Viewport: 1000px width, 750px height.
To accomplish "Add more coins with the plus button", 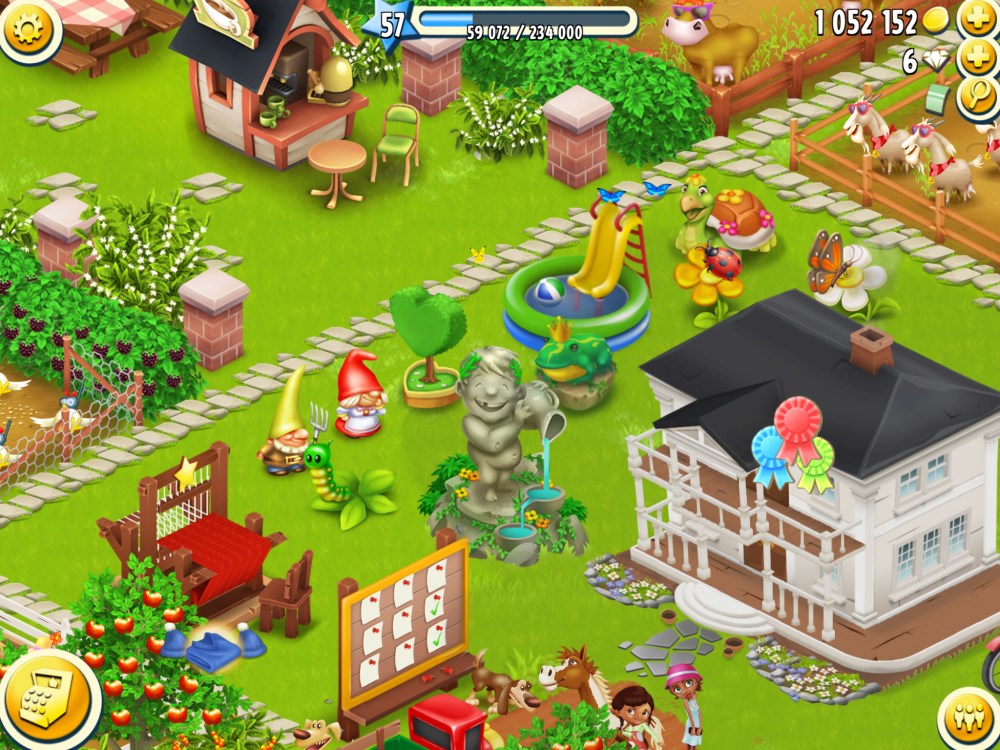I will tap(977, 20).
